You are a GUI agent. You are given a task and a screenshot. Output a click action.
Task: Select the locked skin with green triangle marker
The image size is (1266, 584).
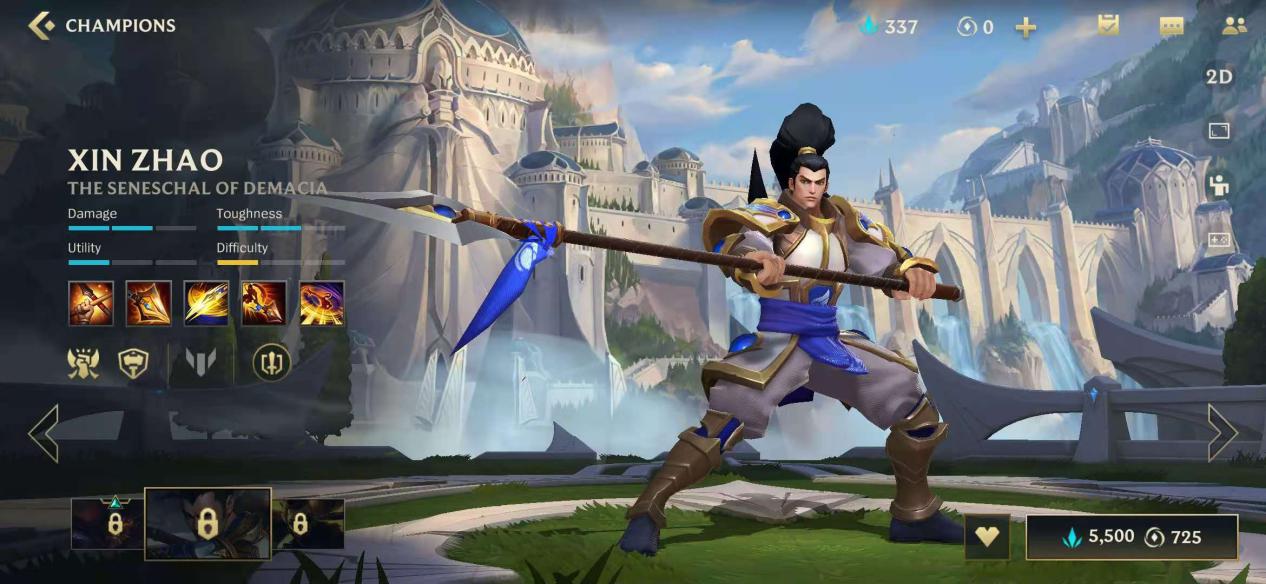pos(108,523)
